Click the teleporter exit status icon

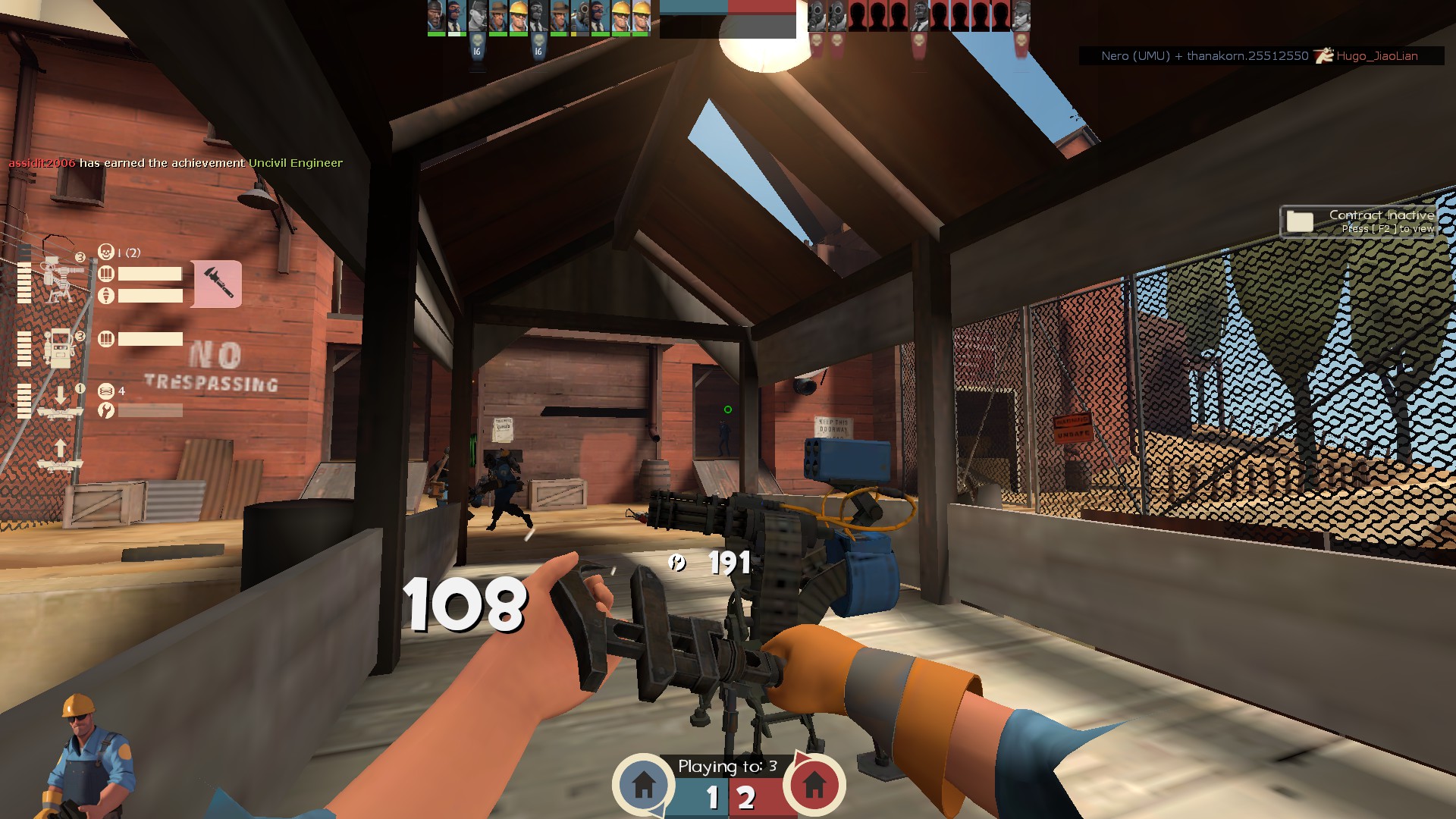coord(60,455)
